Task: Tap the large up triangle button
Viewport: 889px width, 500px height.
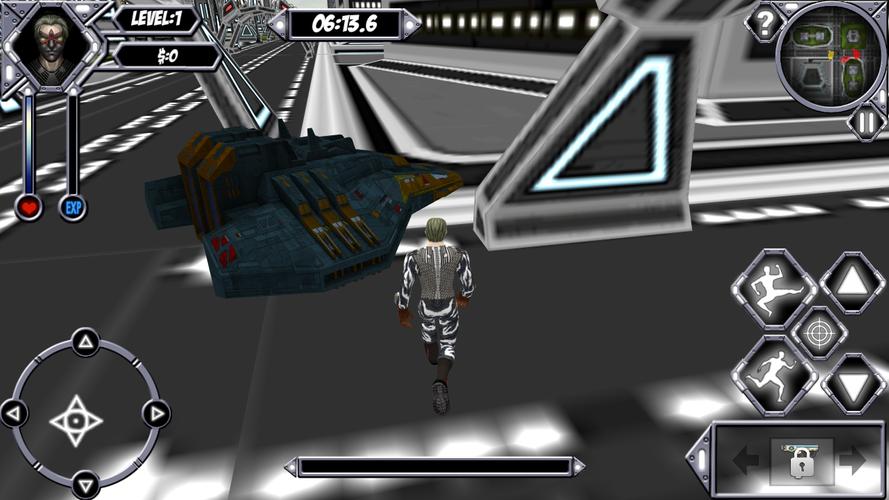Action: 853,283
